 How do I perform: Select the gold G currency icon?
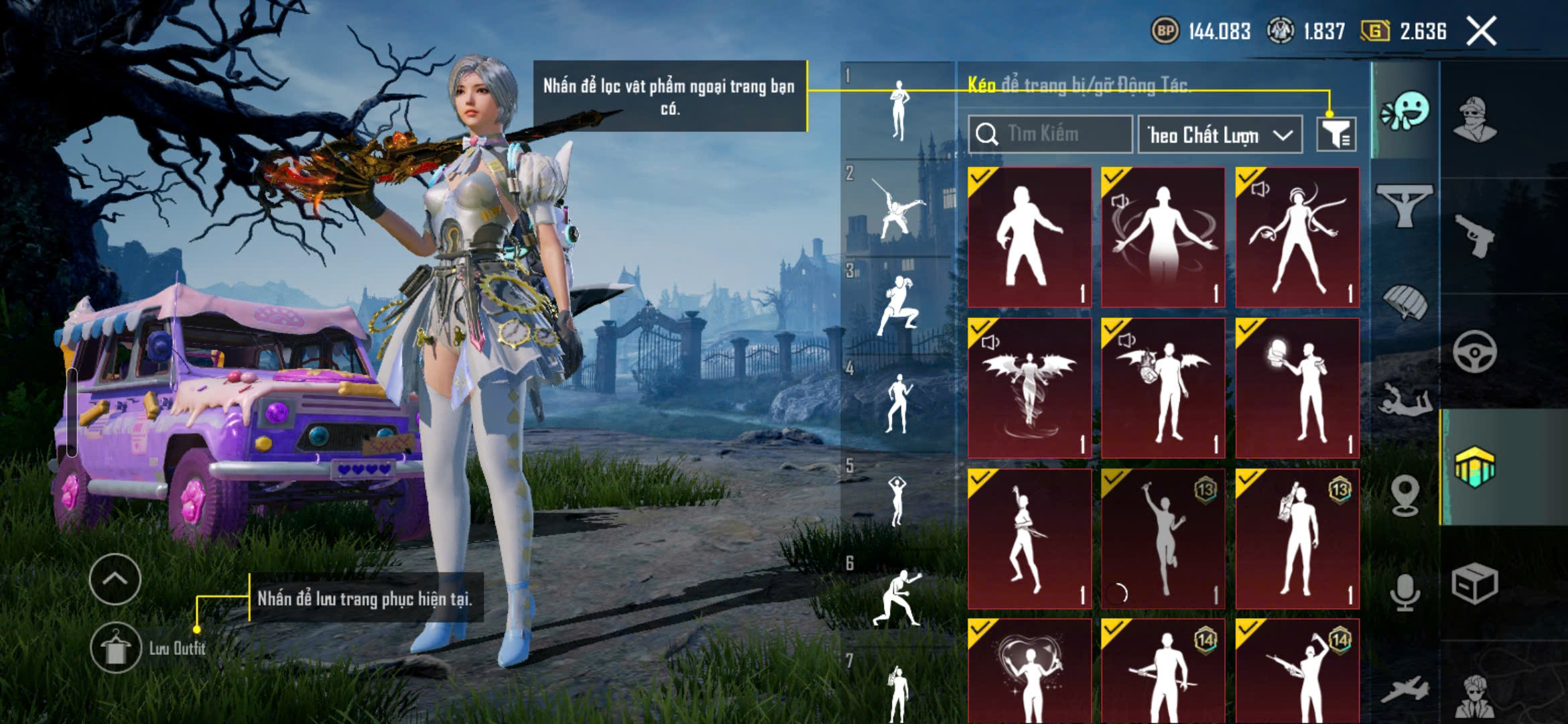coord(1375,31)
